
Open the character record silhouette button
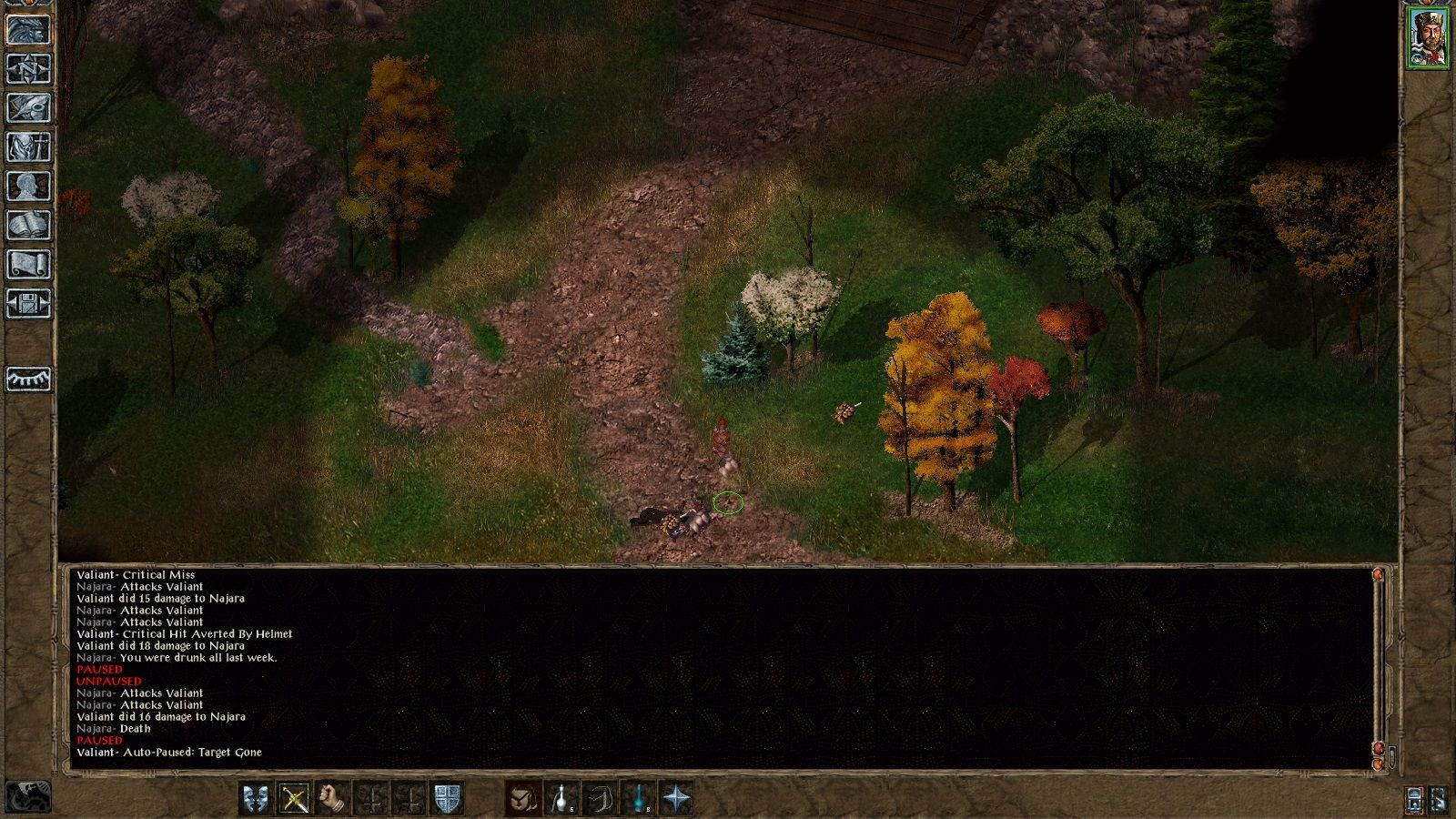29,186
